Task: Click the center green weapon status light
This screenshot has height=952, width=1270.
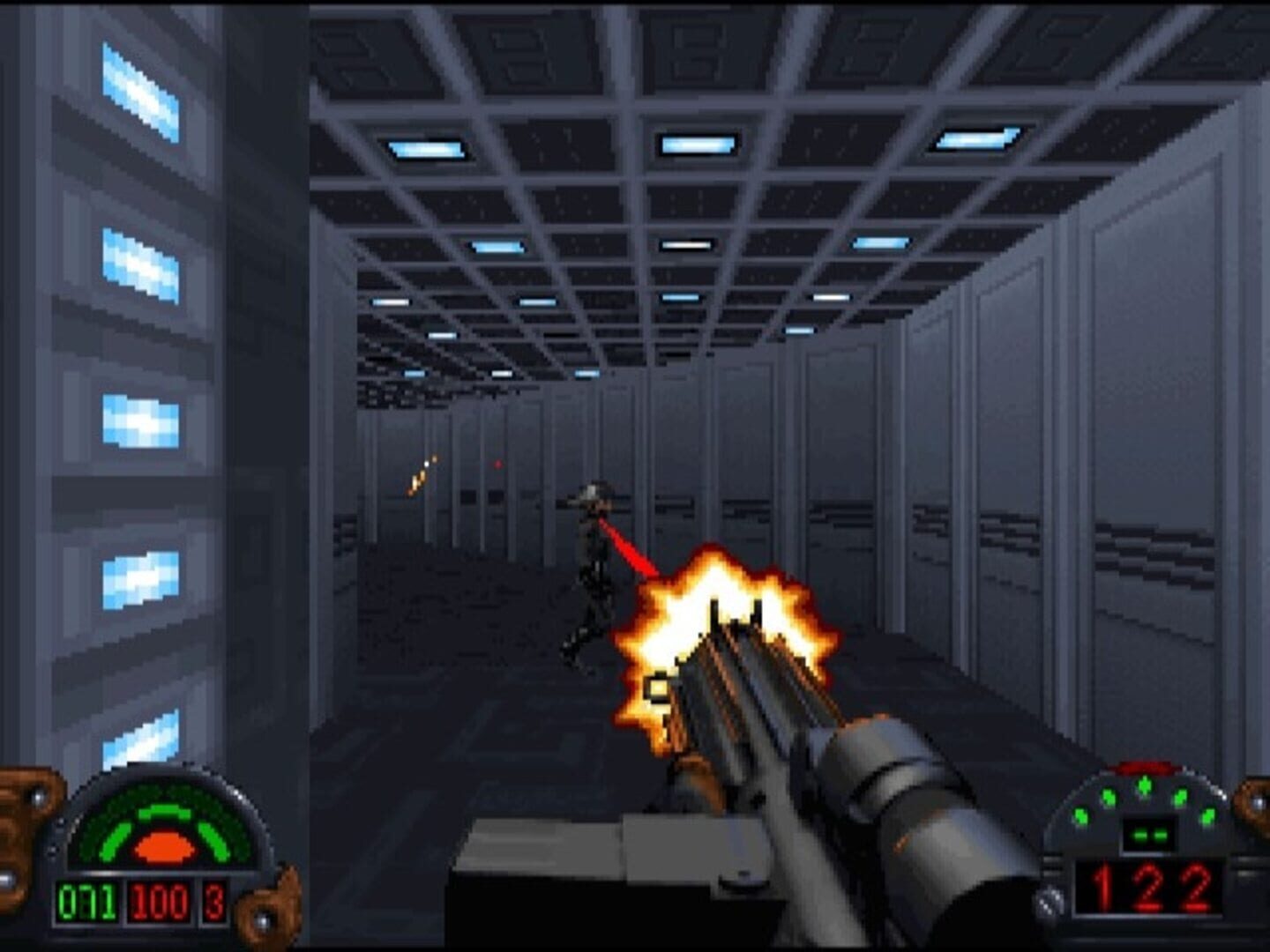Action: click(x=1145, y=786)
